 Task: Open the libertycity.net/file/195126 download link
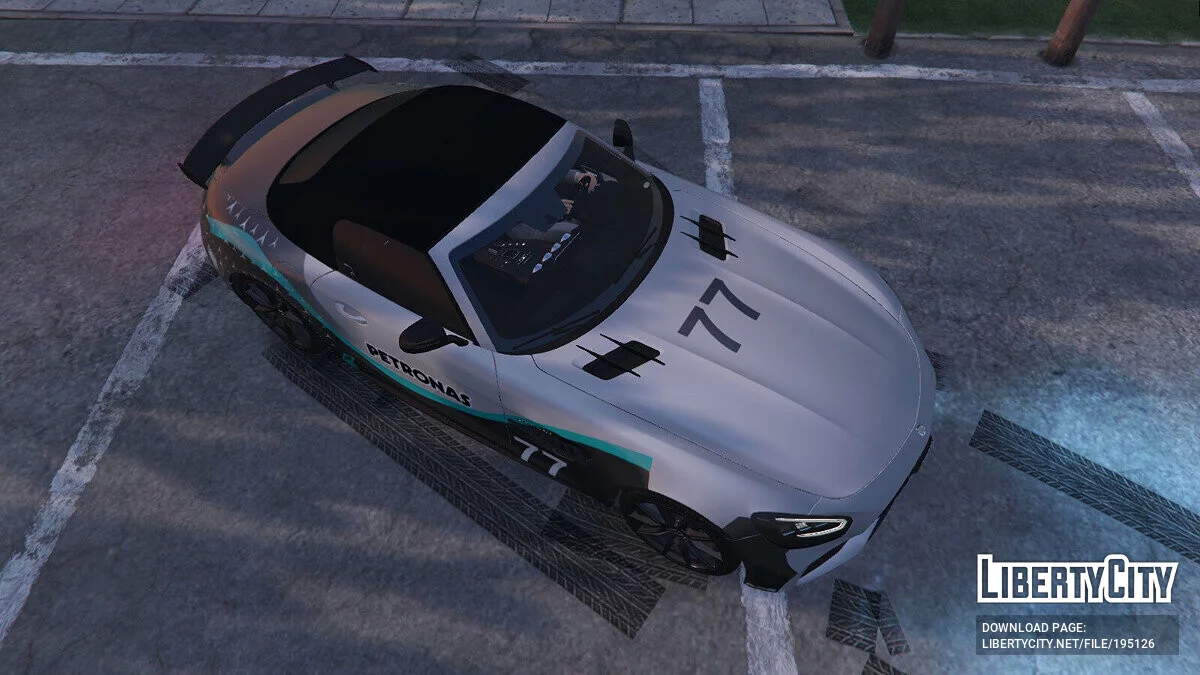point(1068,644)
